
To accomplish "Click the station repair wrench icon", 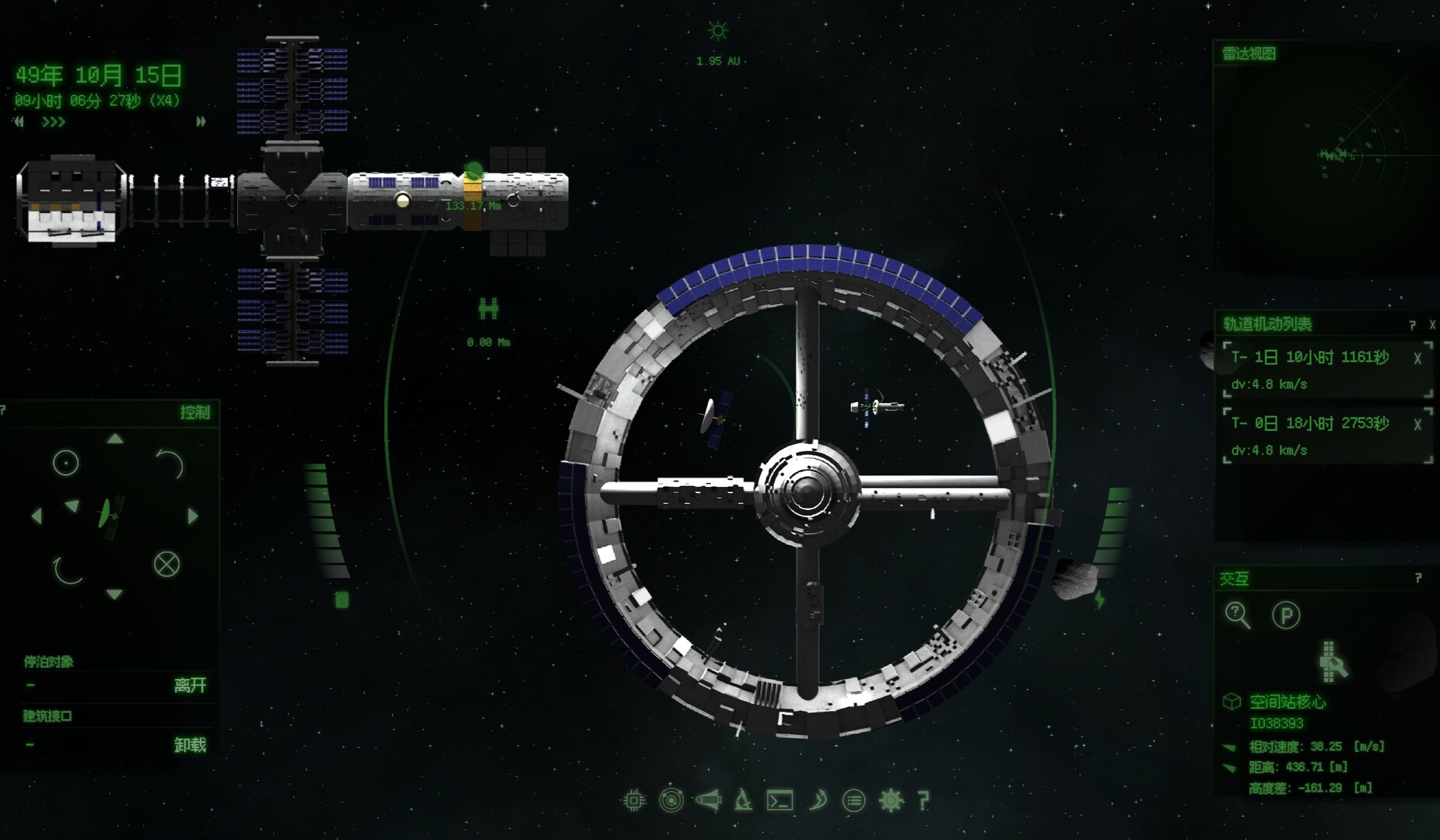I will coord(1332,662).
